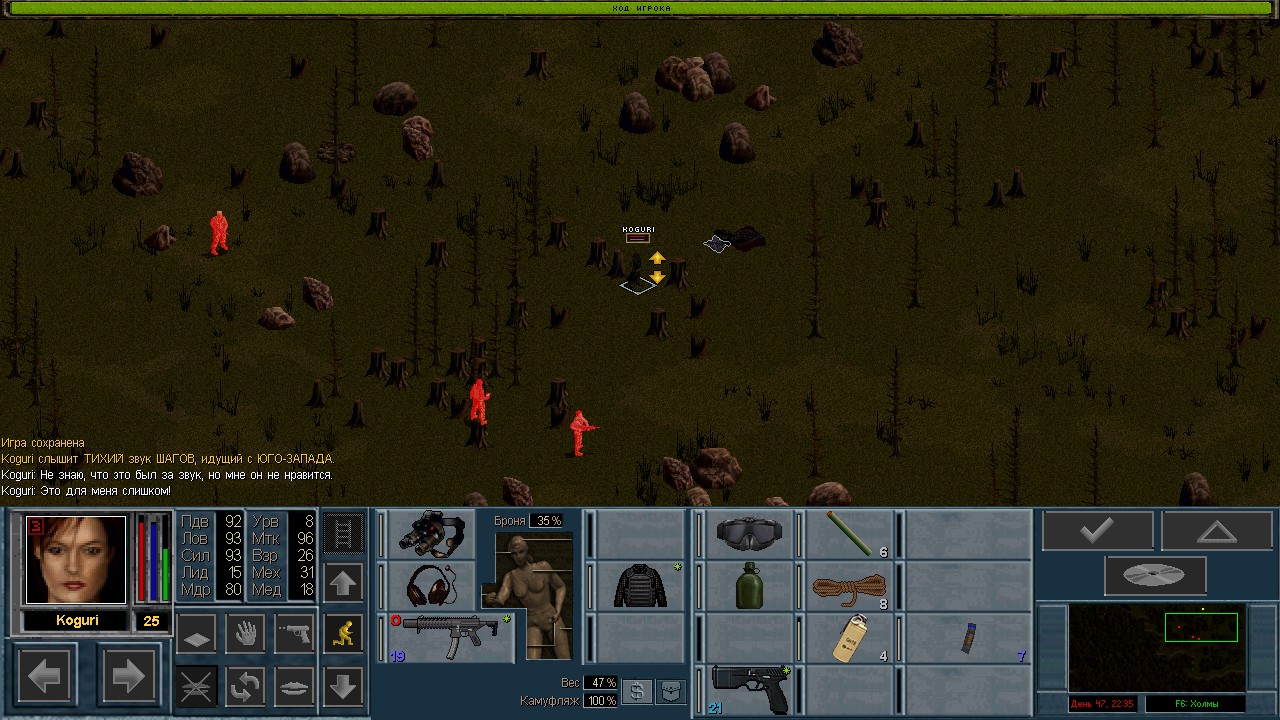
Task: Select the submachine gun in hand slot
Action: coord(450,637)
